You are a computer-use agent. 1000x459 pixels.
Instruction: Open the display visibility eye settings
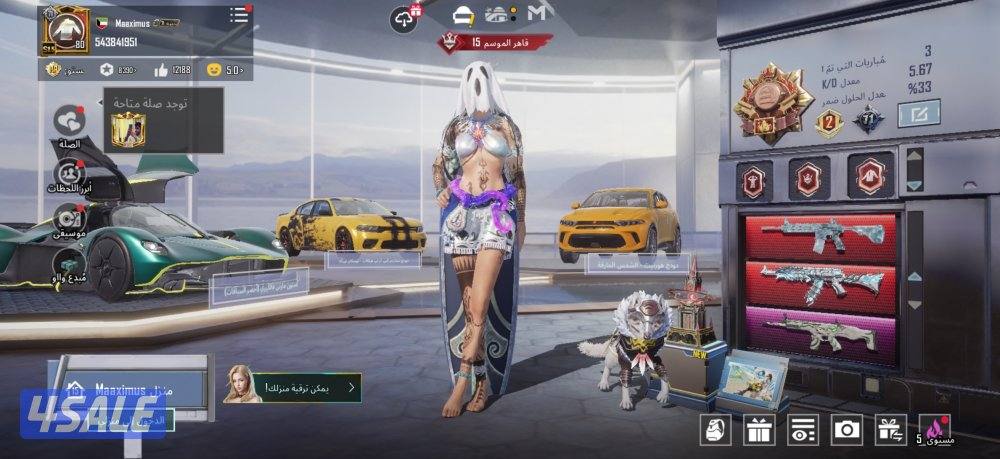[x=803, y=430]
